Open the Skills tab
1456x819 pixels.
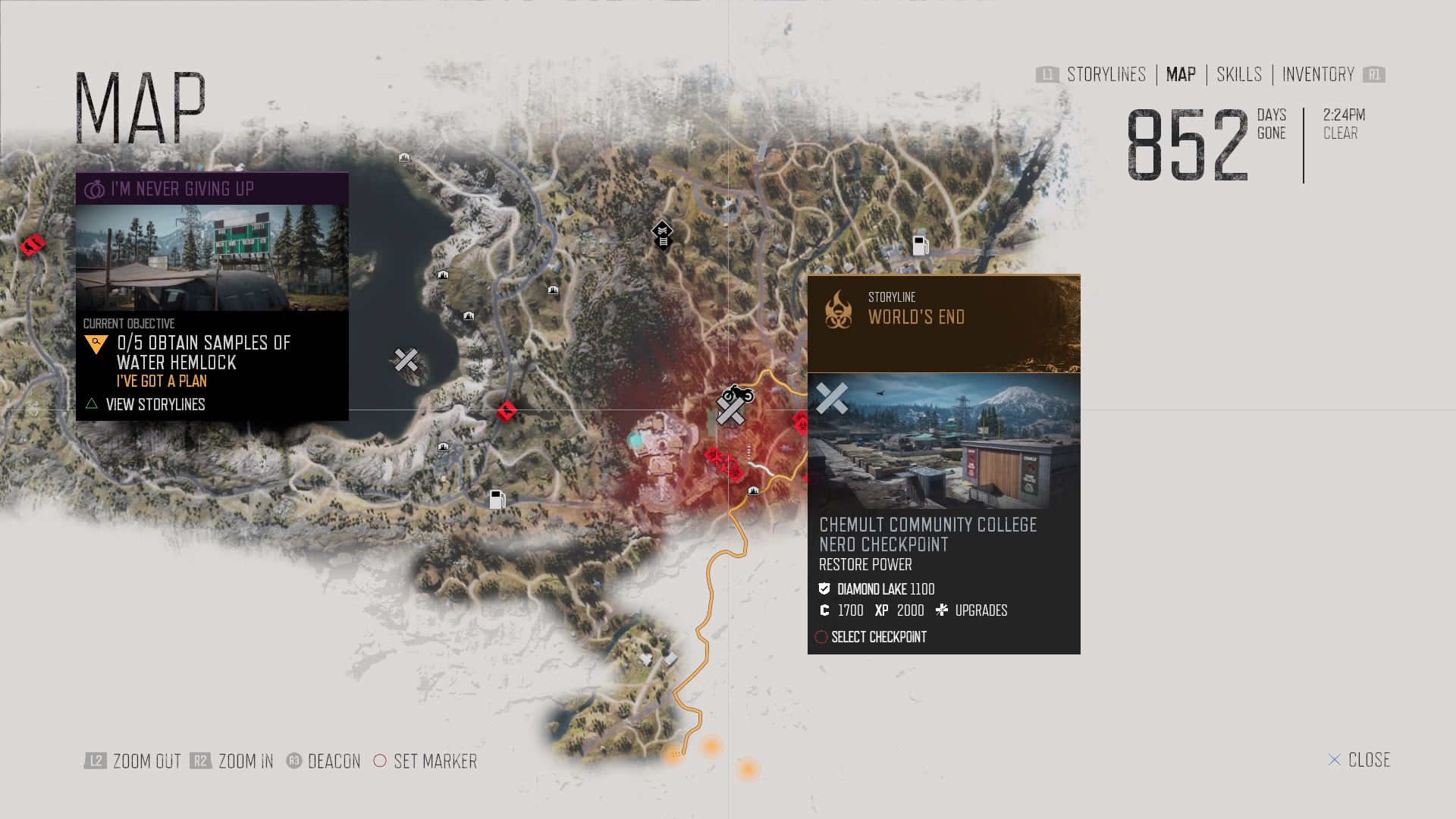click(1239, 74)
